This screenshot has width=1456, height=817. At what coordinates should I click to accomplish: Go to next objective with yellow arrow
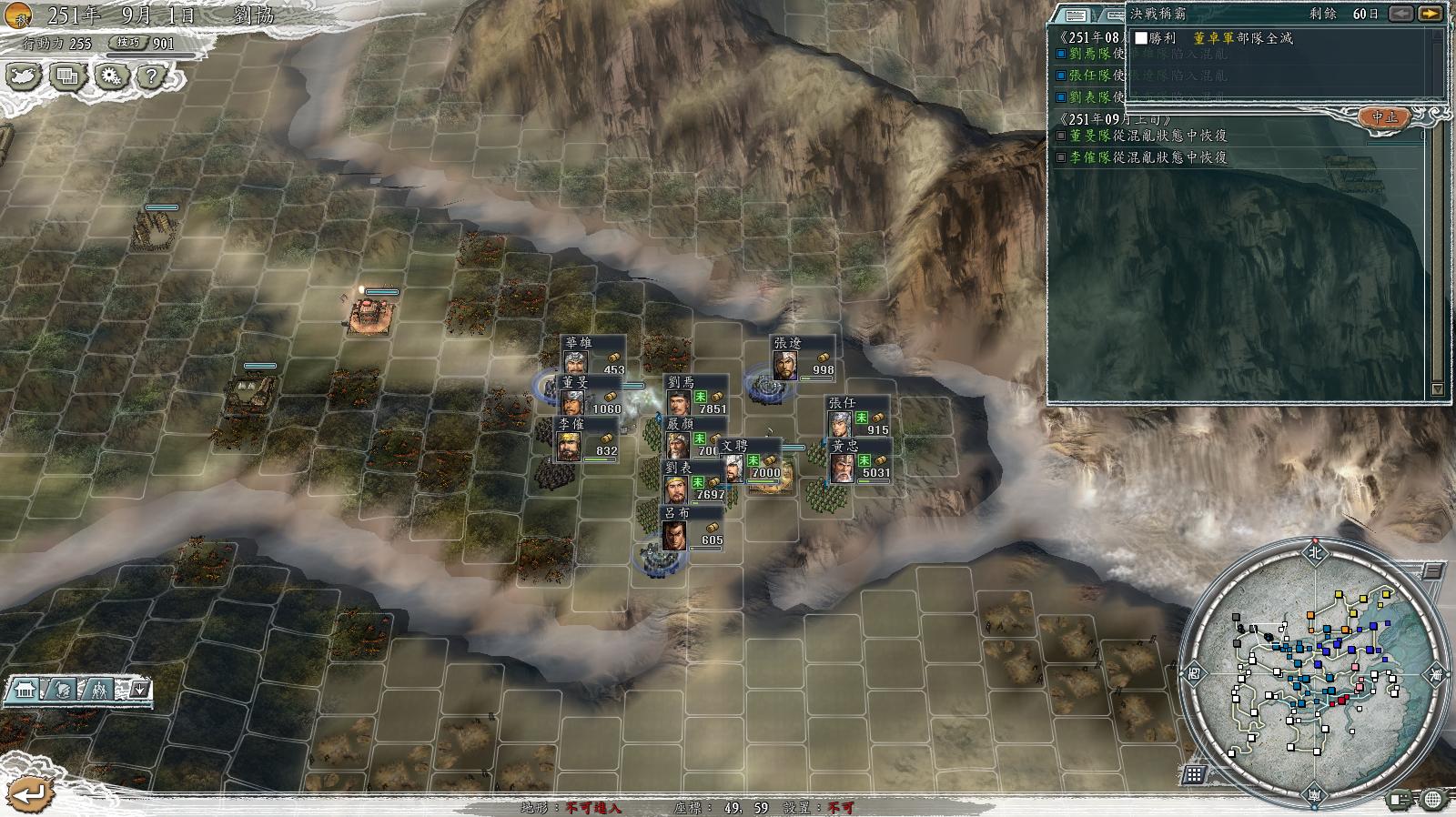pyautogui.click(x=1430, y=14)
